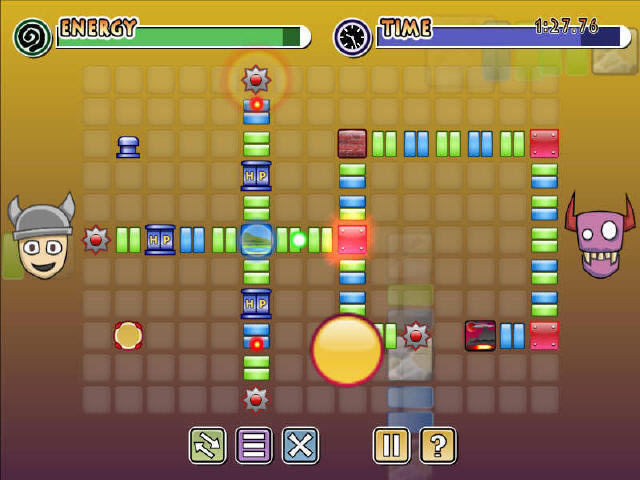640x480 pixels.
Task: Click the gold ring tile
Action: coord(128,336)
